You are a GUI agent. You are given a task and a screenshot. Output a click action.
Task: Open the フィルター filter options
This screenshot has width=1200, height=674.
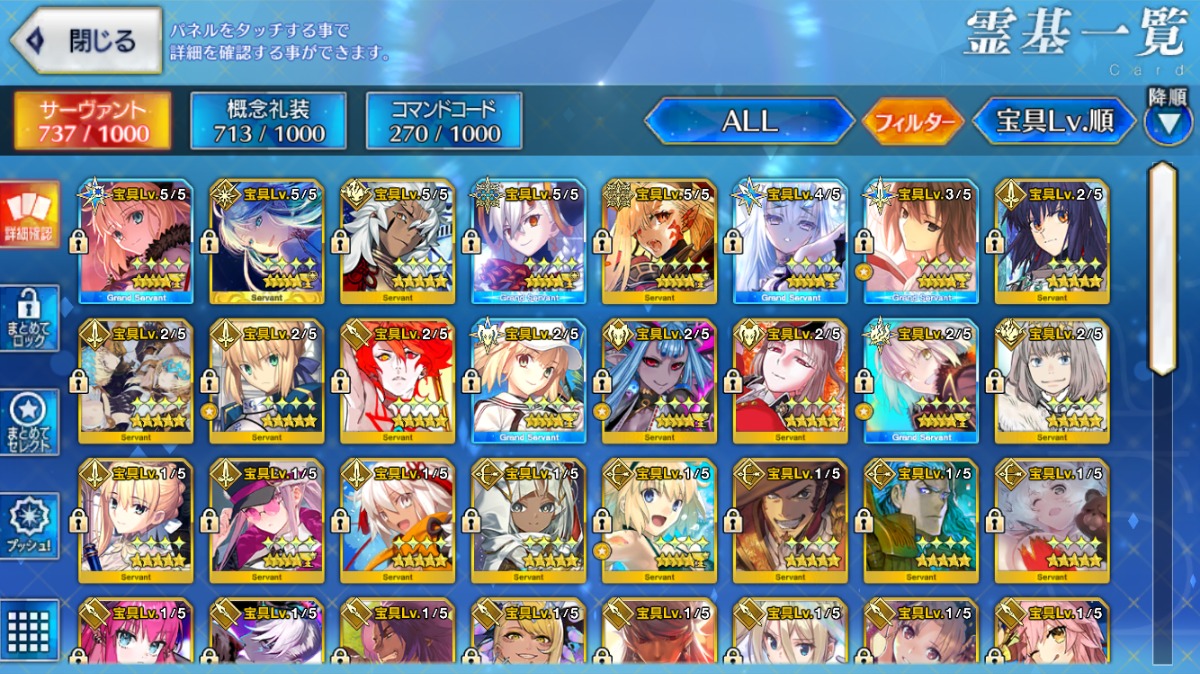click(913, 123)
